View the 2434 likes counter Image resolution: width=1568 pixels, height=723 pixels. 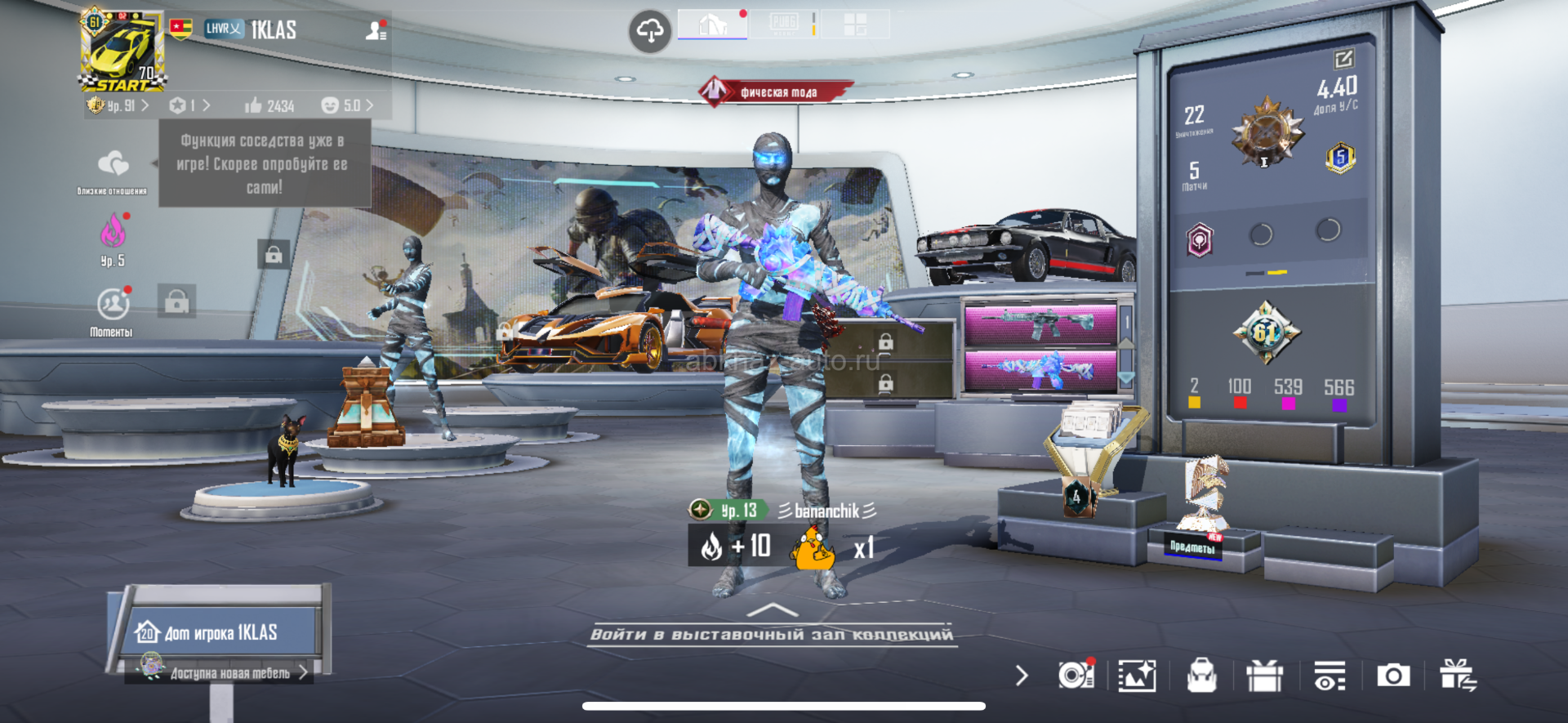click(x=269, y=106)
